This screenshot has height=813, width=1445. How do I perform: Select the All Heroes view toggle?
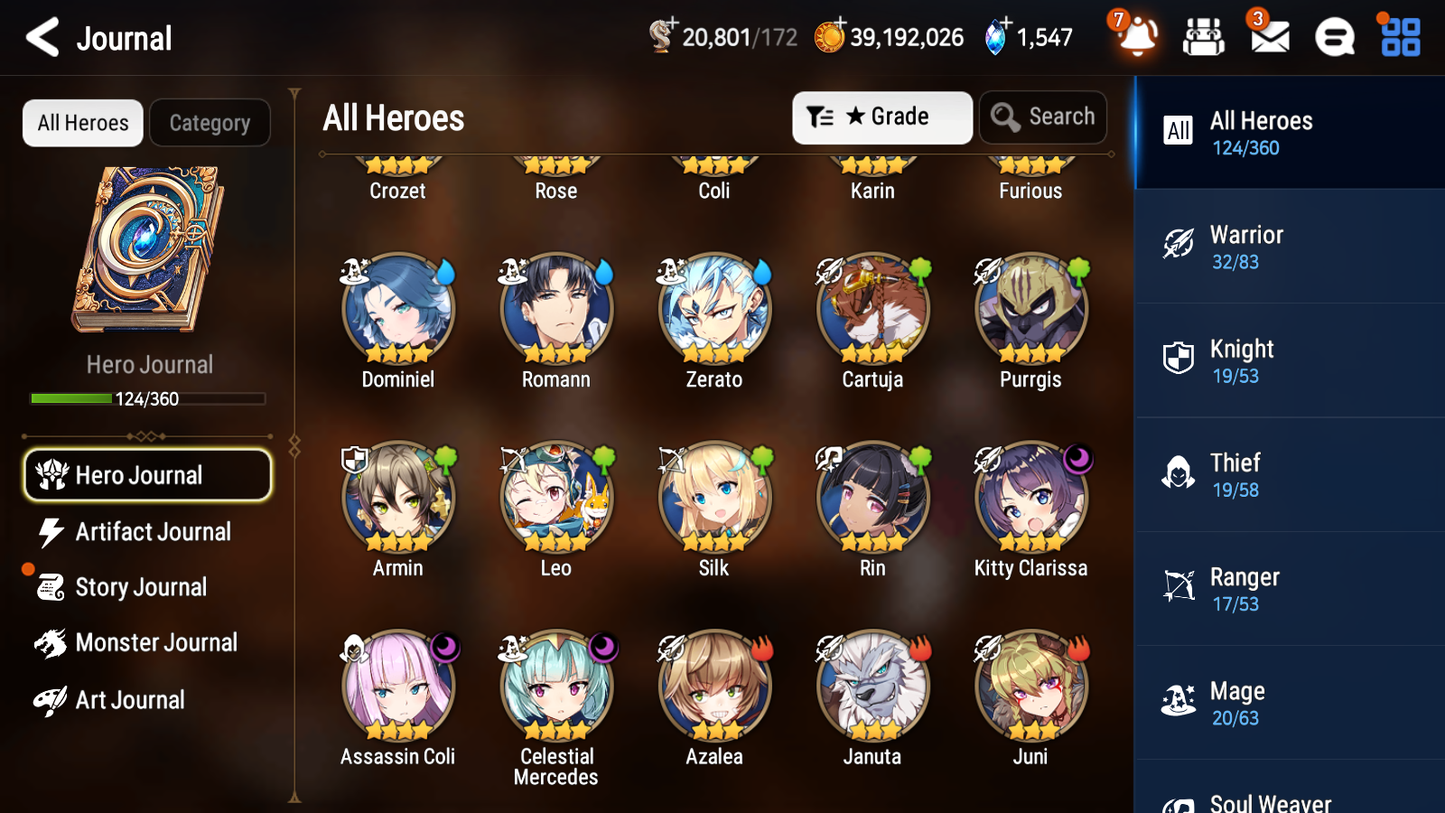82,122
